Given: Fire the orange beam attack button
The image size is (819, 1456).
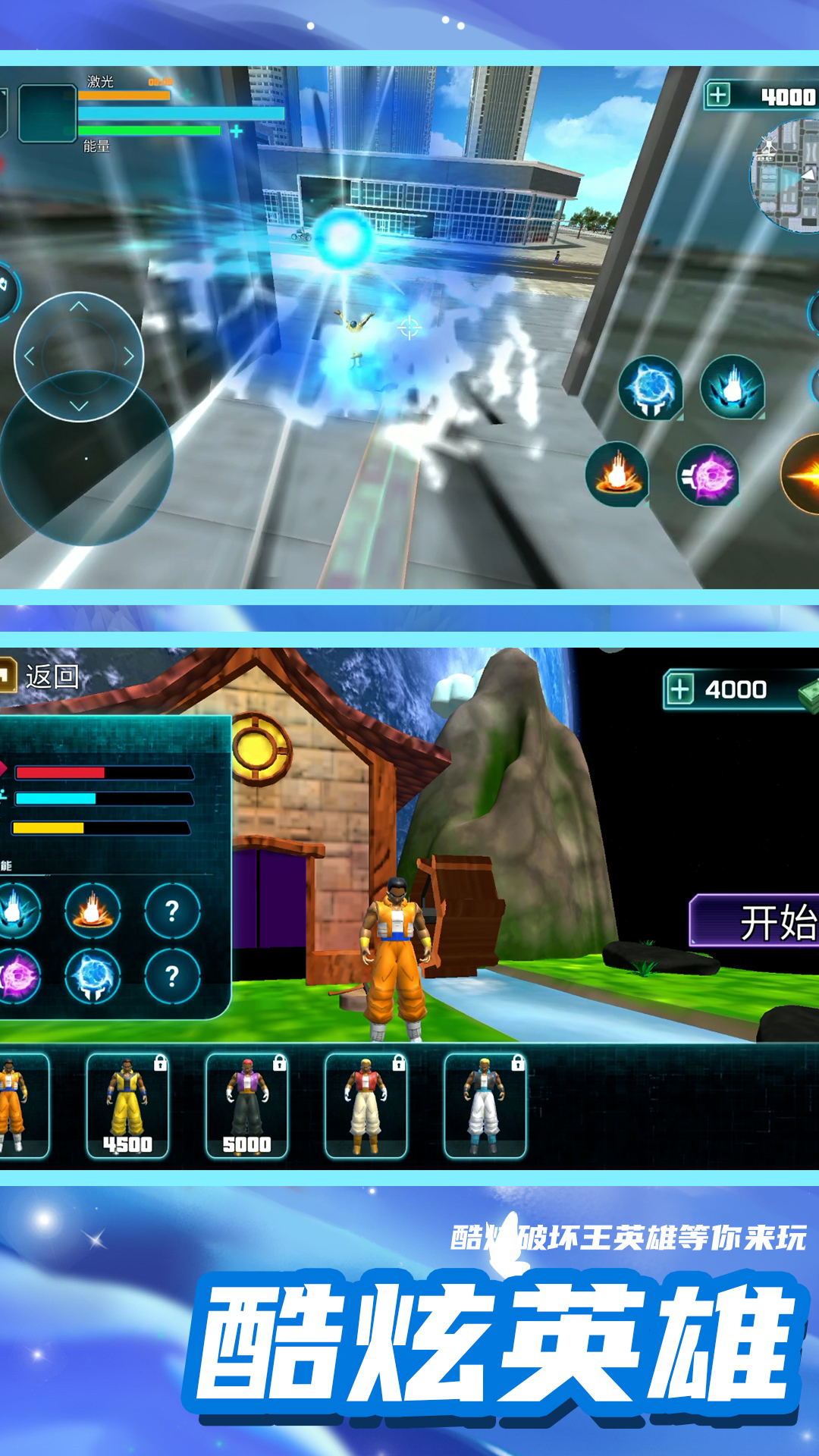Looking at the screenshot, I should [803, 475].
